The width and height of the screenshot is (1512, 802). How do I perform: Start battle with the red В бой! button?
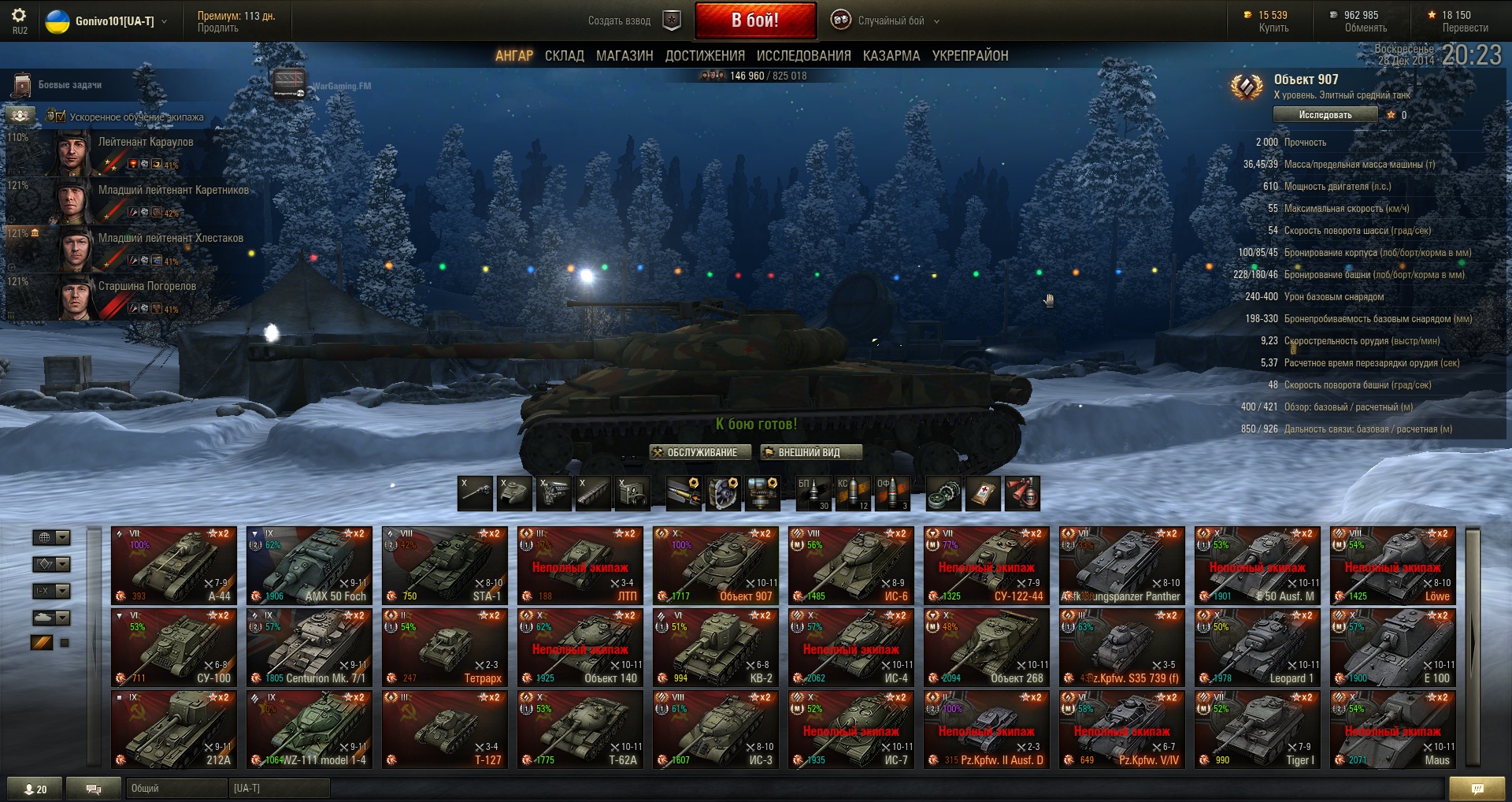tap(754, 20)
